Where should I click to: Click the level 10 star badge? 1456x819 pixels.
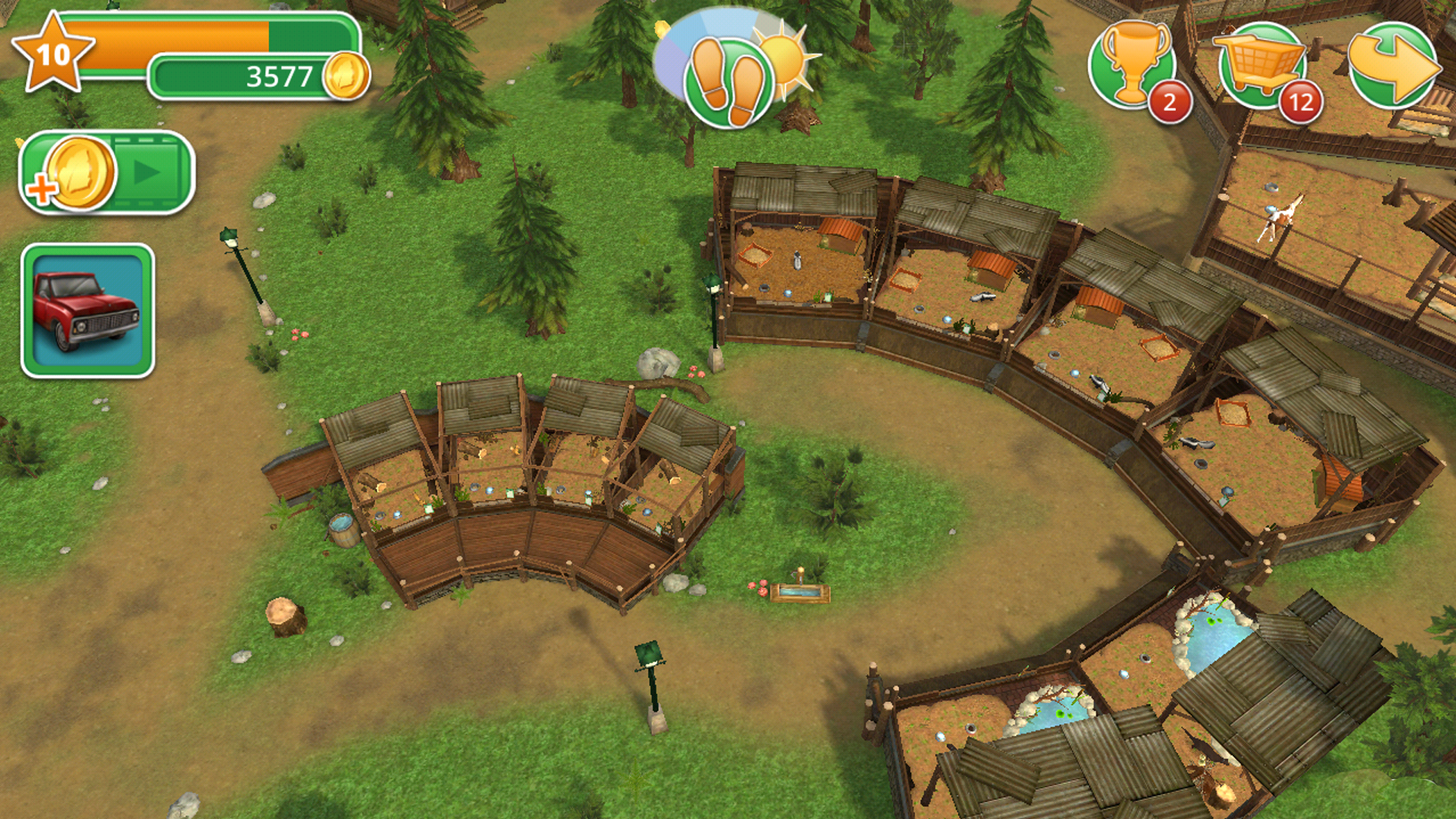[53, 55]
